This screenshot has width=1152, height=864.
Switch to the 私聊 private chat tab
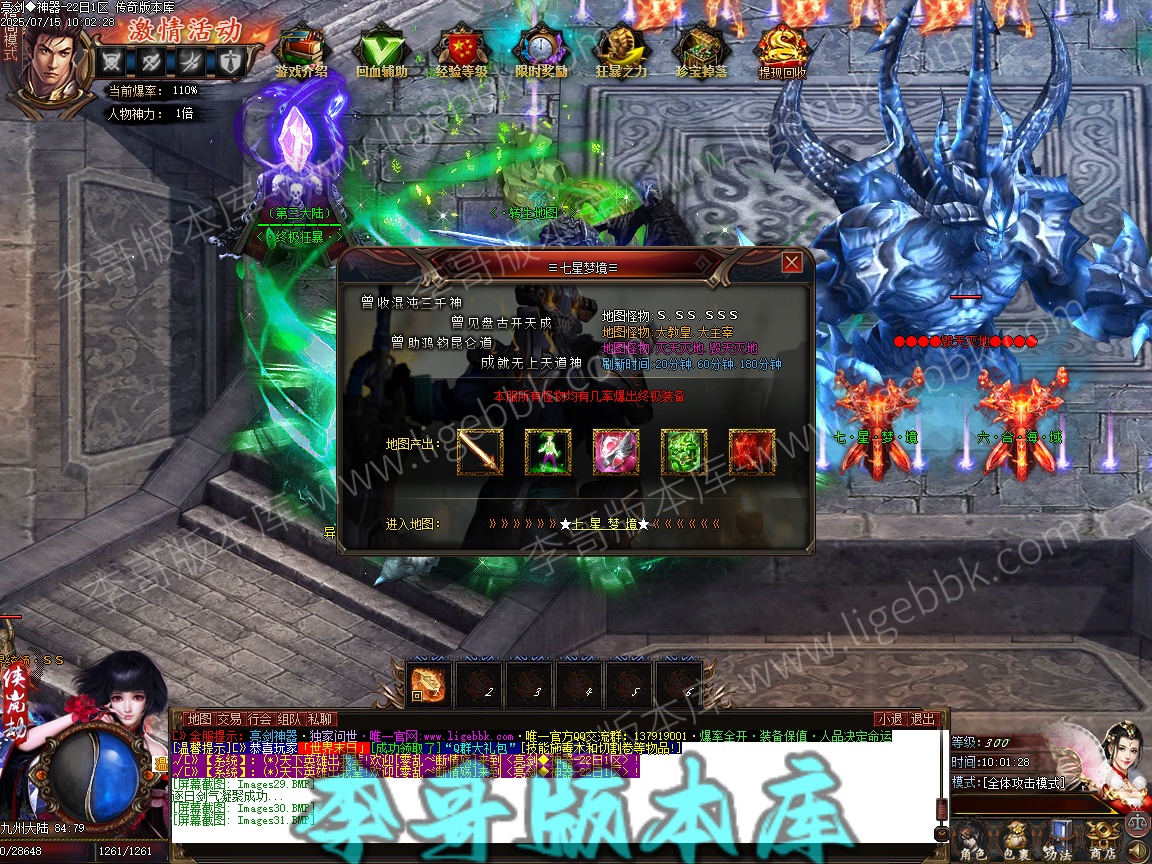coord(320,719)
